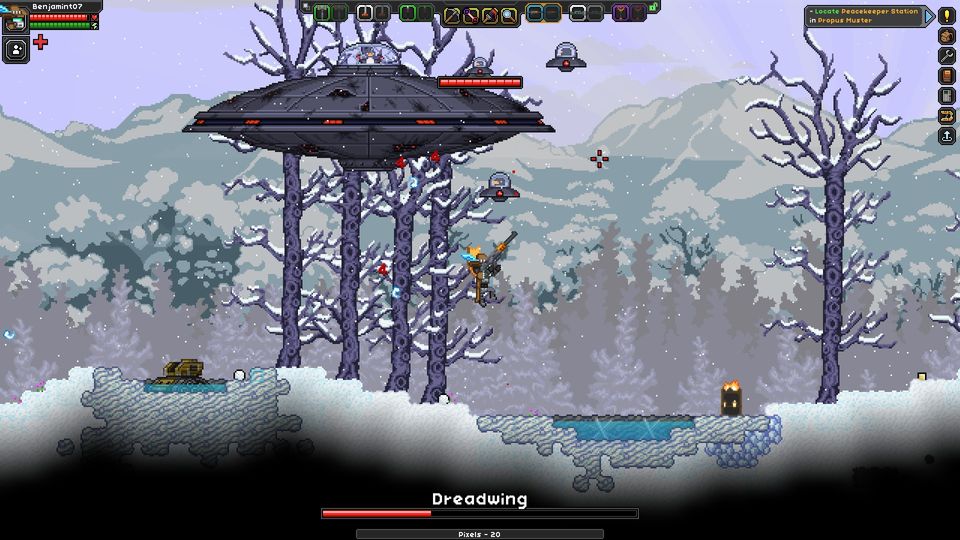Viewport: 960px width, 540px height.
Task: Select the orange-highlighted active hotbar slot pair
Action: click(543, 13)
